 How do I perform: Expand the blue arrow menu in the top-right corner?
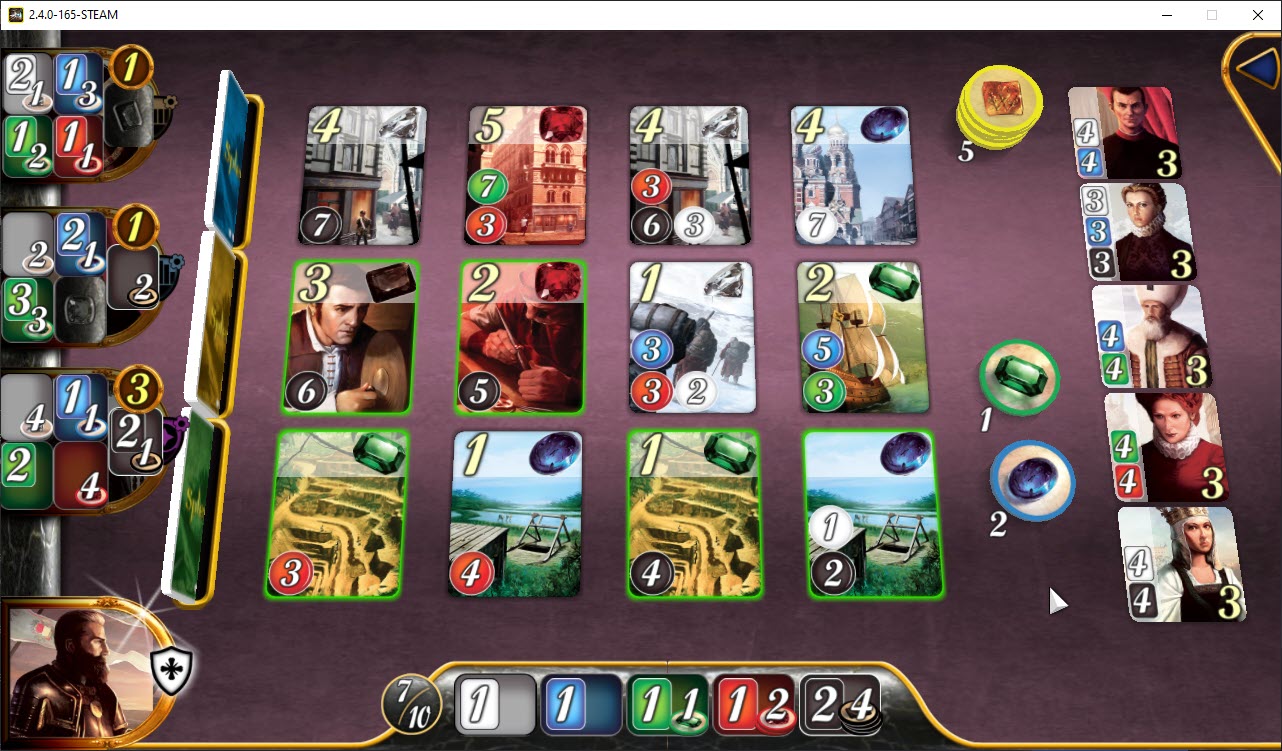pos(1259,66)
